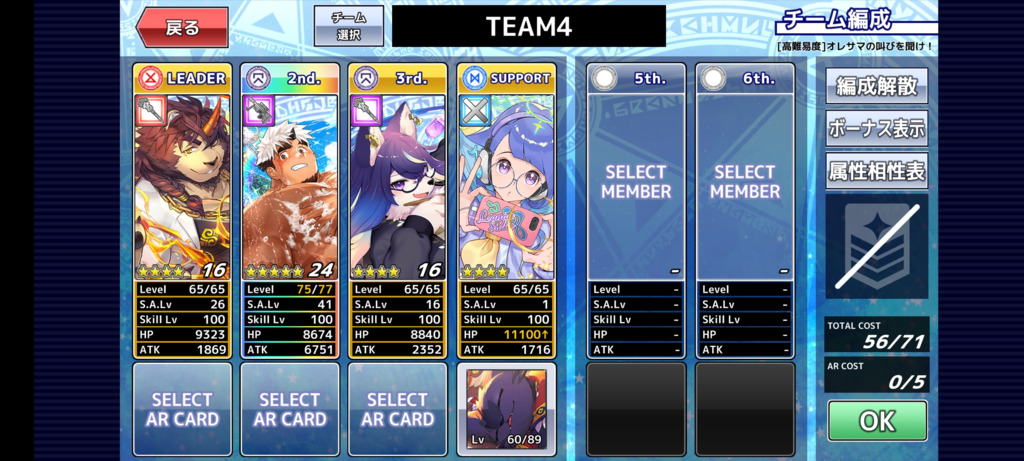This screenshot has width=1024, height=461.
Task: Pick the 3rd member fox-eared character card
Action: [398, 185]
